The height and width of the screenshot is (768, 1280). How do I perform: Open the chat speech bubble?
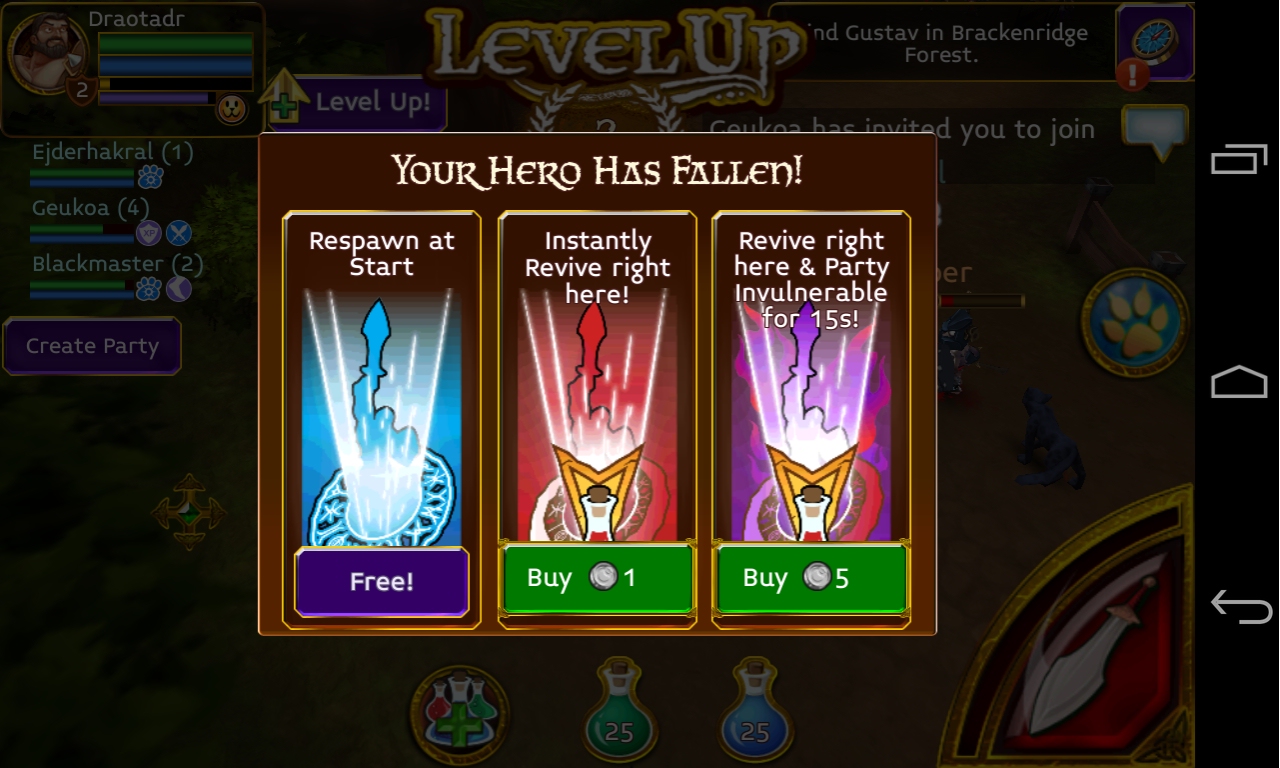[x=1155, y=132]
